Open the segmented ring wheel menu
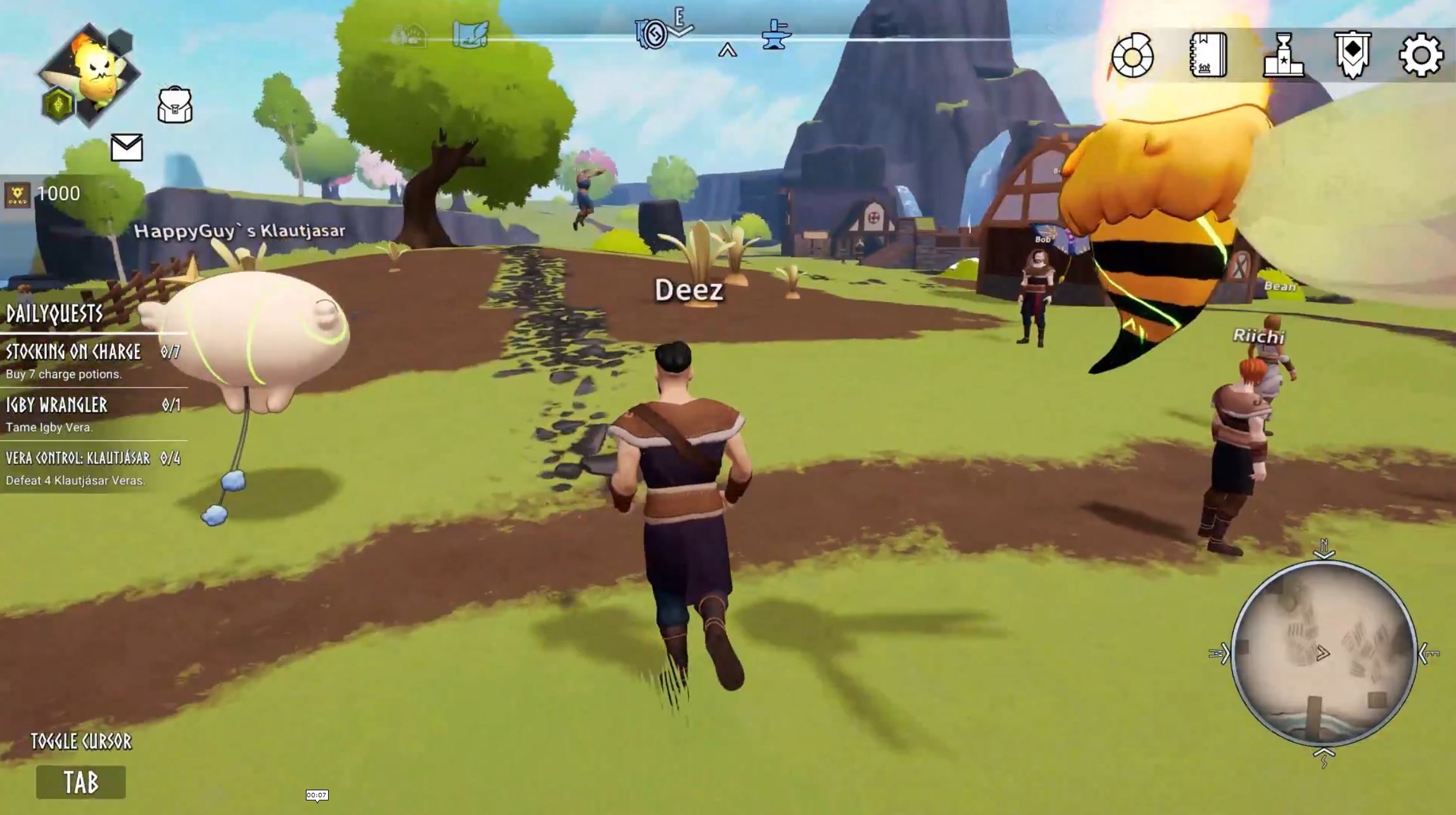The width and height of the screenshot is (1456, 815). click(1132, 56)
